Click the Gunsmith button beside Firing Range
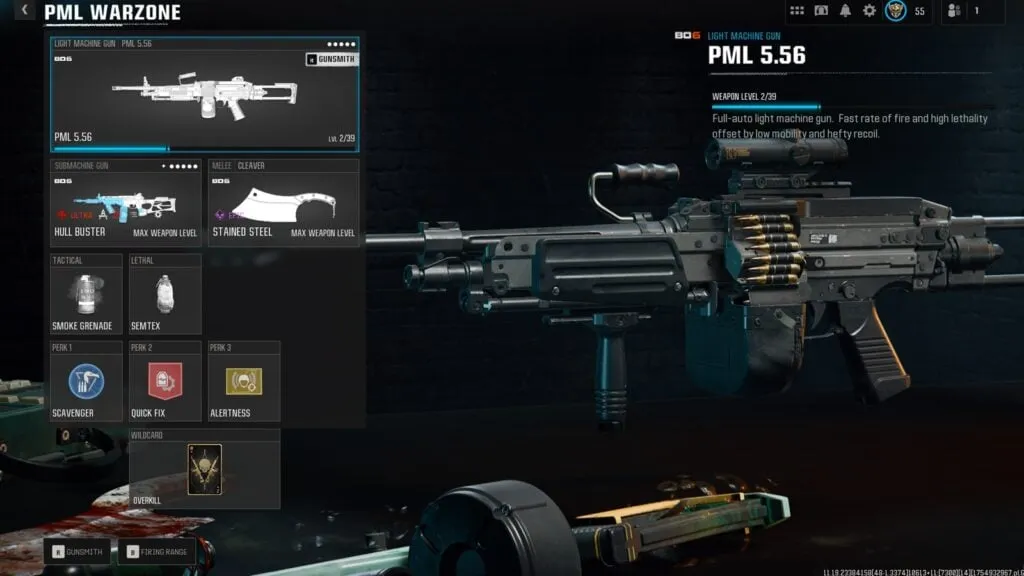1024x576 pixels. [77, 551]
